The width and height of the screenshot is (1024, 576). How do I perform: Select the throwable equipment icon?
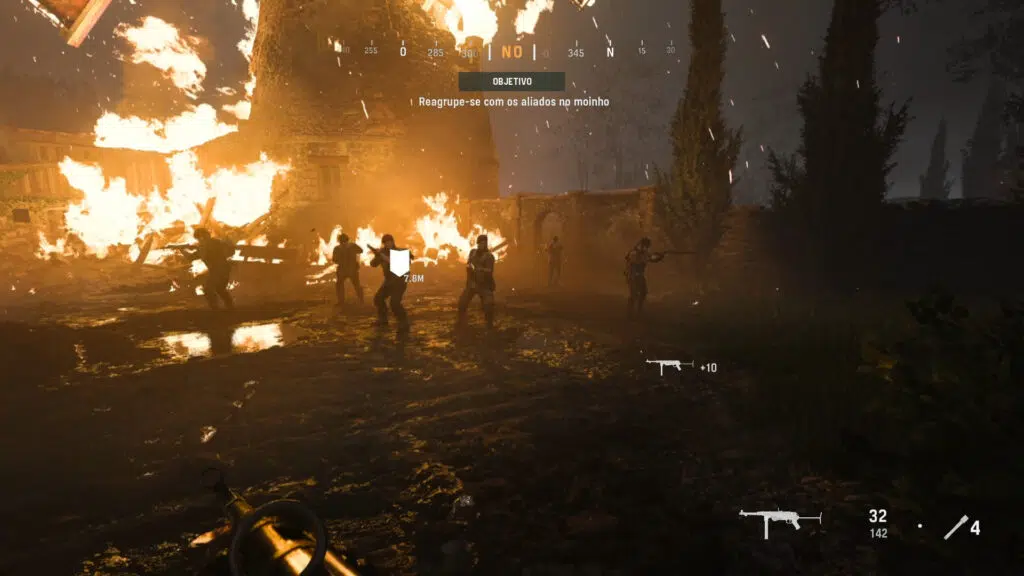pyautogui.click(x=955, y=527)
